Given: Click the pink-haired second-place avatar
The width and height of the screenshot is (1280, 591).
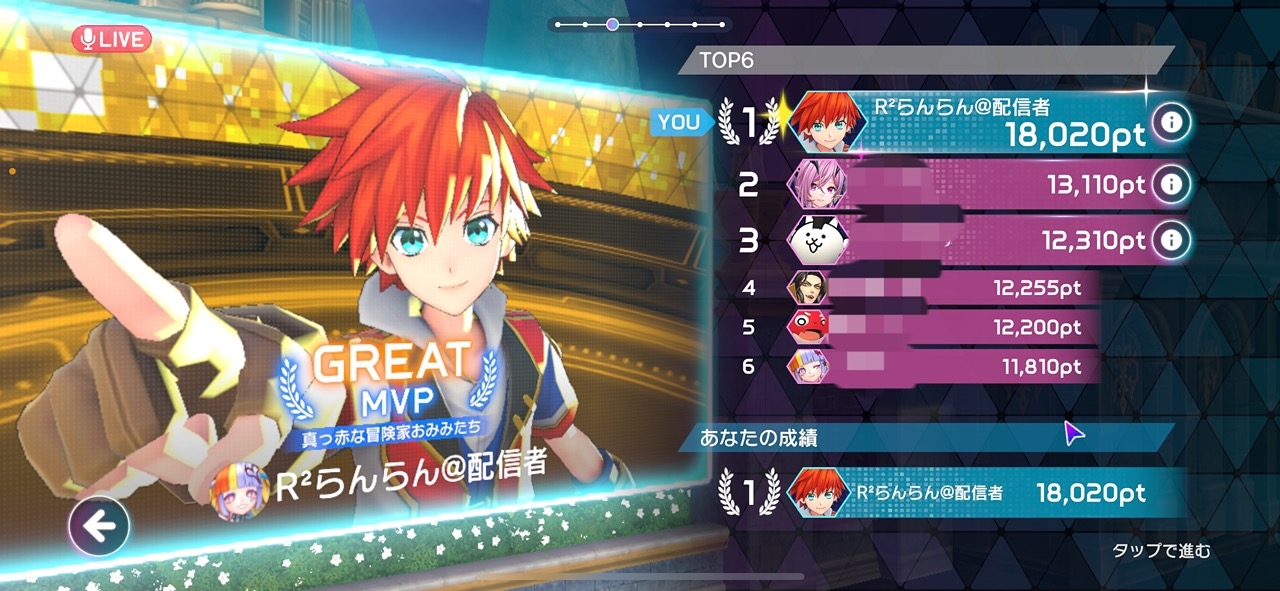Looking at the screenshot, I should coord(814,184).
